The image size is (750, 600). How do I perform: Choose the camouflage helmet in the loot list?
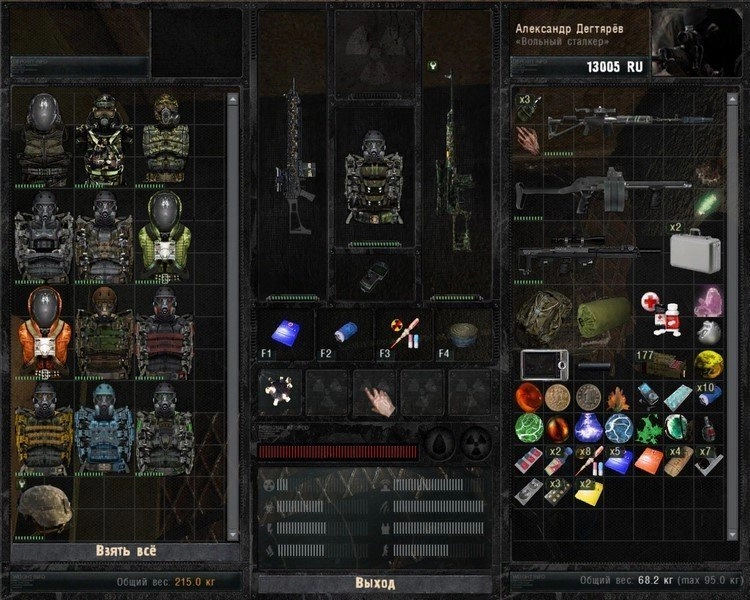(43, 508)
